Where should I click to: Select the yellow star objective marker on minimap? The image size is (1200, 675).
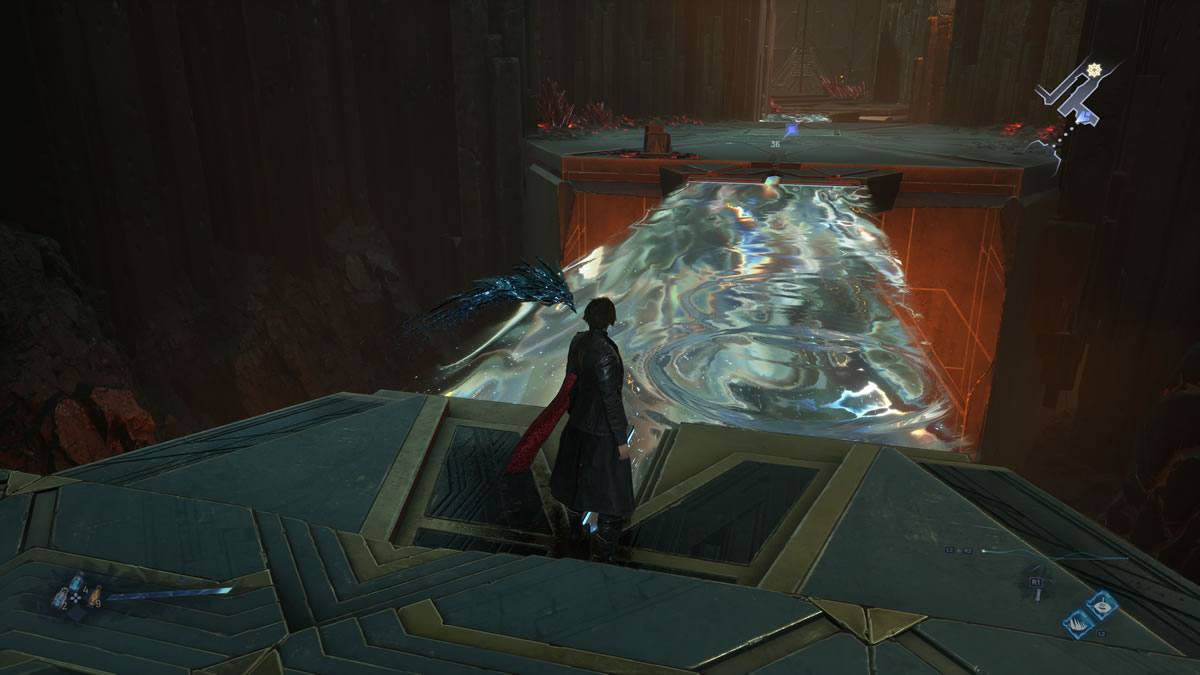[x=1094, y=69]
